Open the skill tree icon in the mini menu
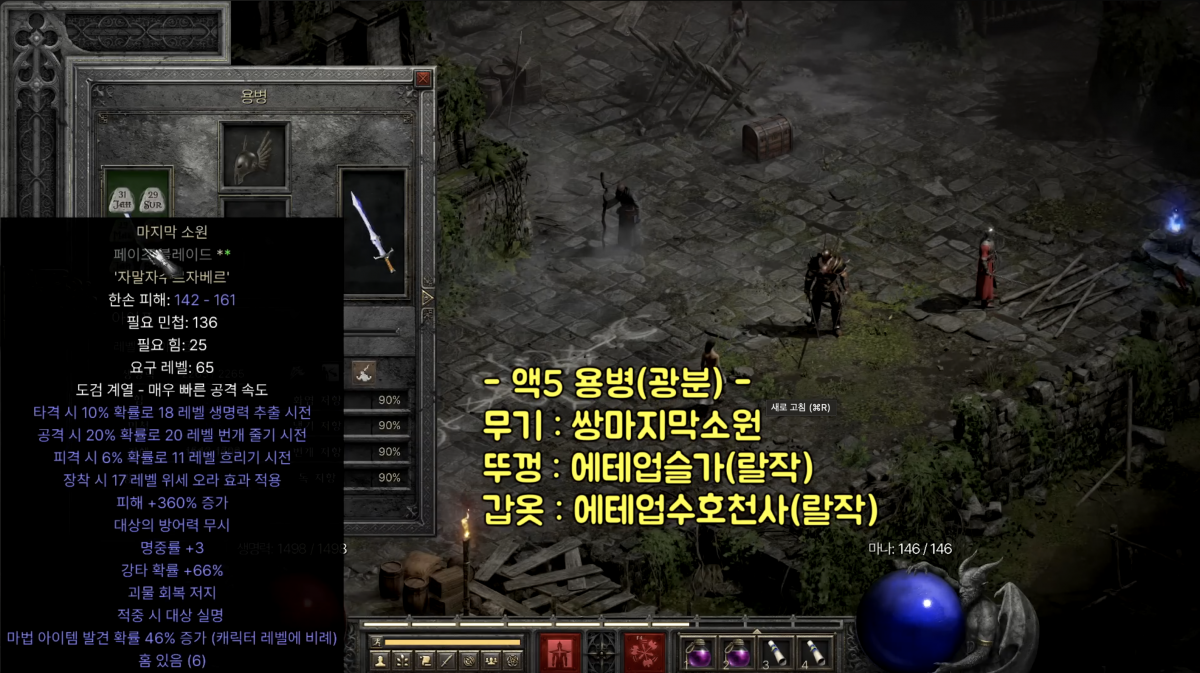This screenshot has width=1200, height=673. click(x=402, y=661)
